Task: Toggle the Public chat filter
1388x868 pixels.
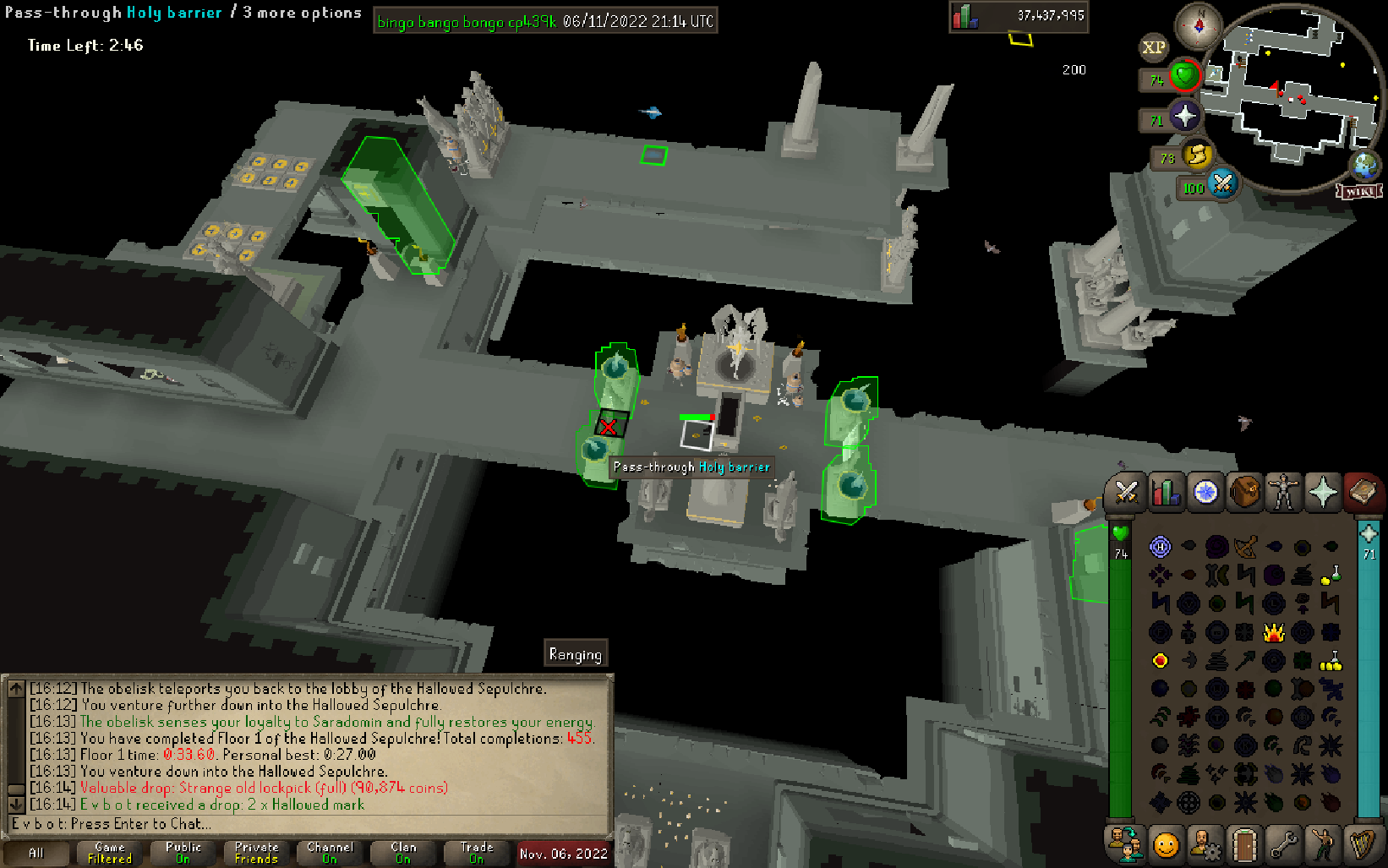Action: (x=183, y=853)
